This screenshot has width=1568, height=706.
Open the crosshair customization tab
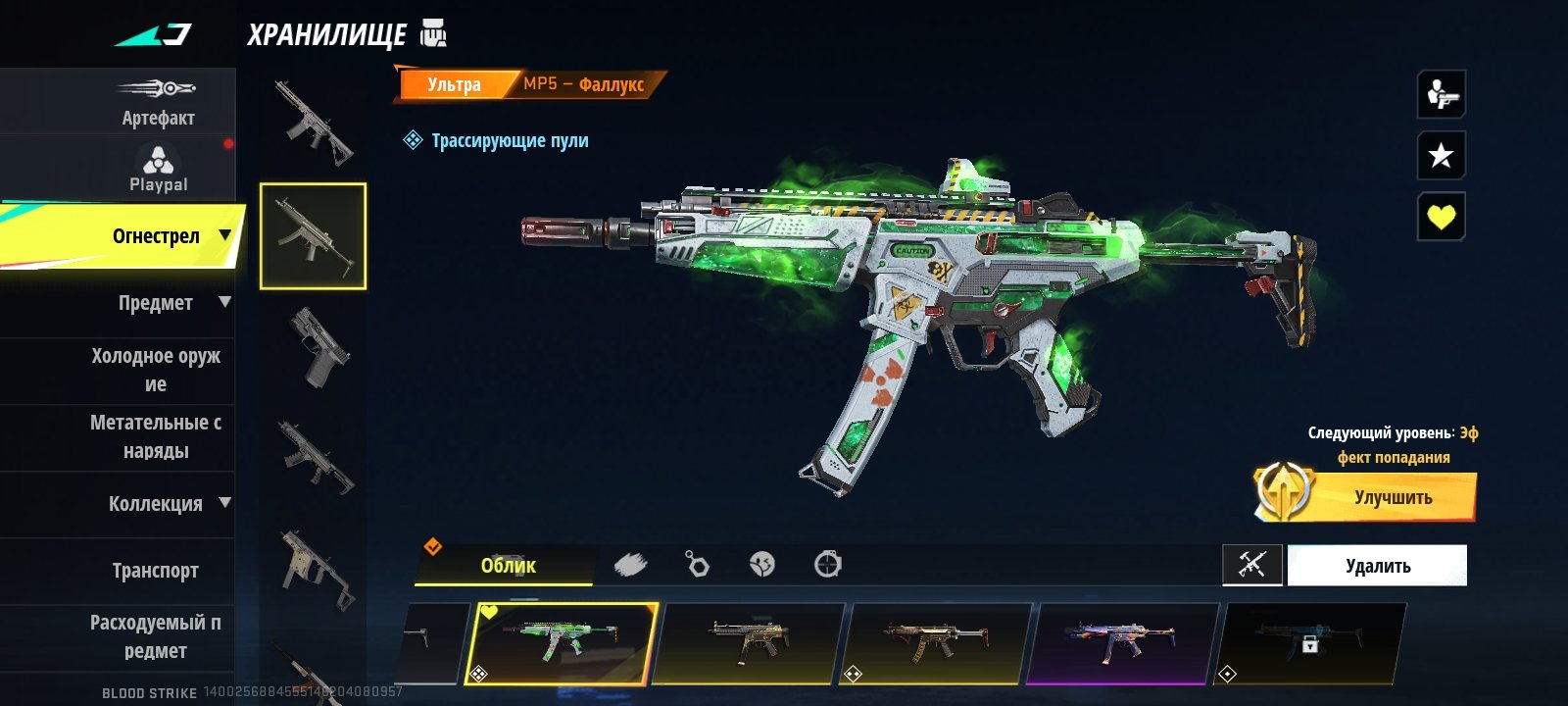[x=827, y=565]
